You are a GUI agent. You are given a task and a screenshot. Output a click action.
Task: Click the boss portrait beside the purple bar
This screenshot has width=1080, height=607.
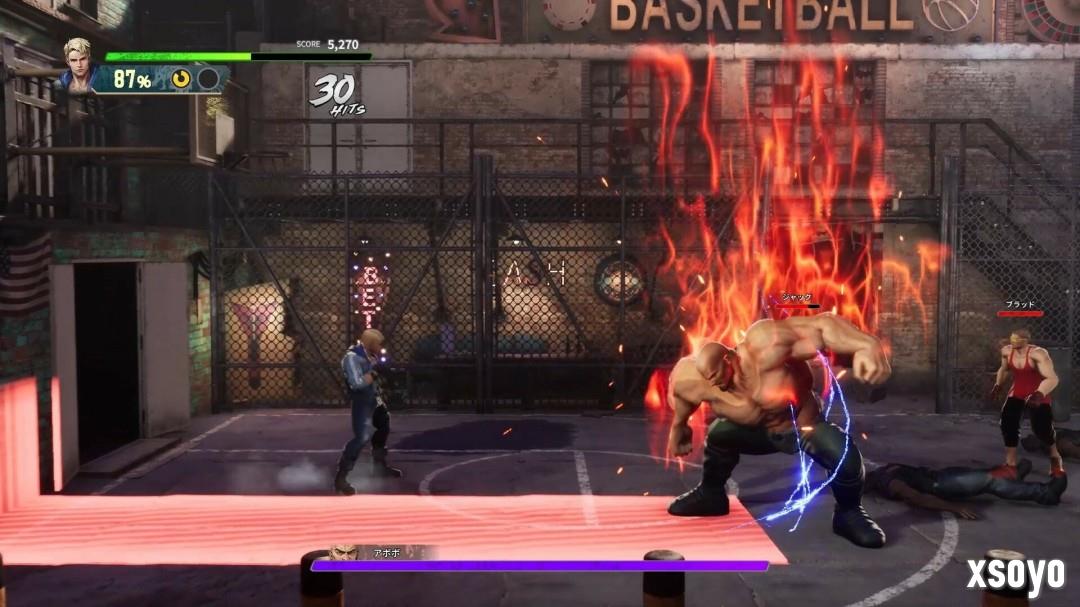[343, 553]
